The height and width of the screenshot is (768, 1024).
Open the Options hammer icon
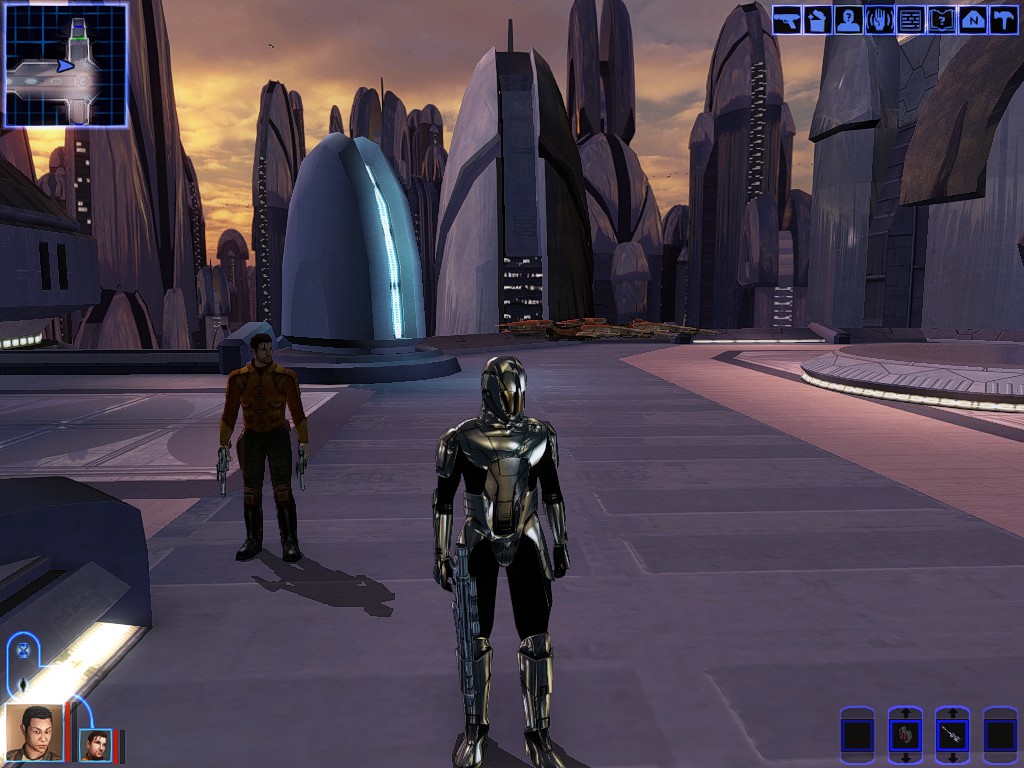(1003, 20)
